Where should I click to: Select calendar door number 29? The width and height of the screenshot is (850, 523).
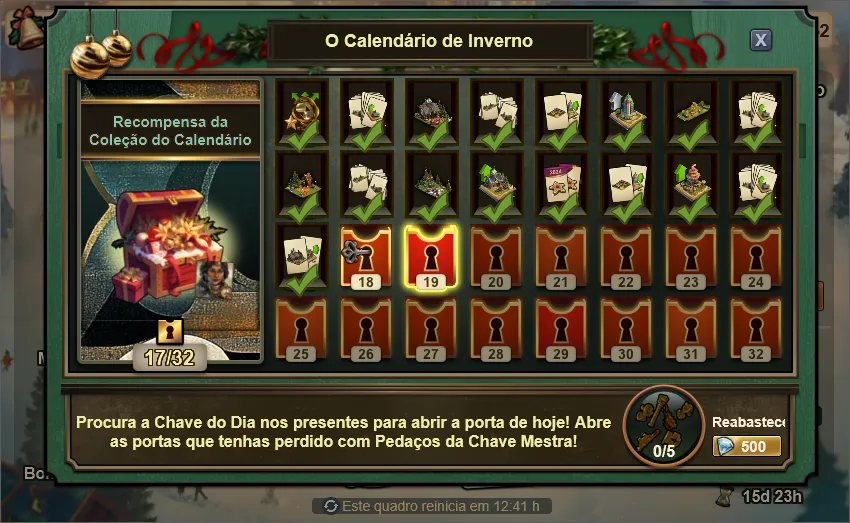(x=561, y=326)
